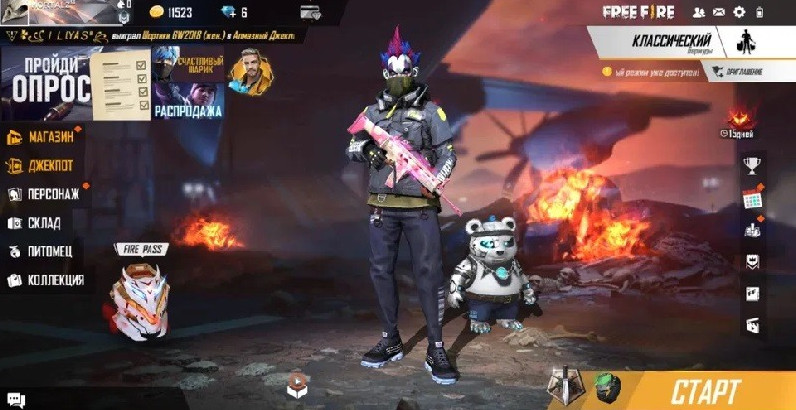The height and width of the screenshot is (410, 796).
Task: Start the match with the СТАРТ button
Action: pos(707,390)
